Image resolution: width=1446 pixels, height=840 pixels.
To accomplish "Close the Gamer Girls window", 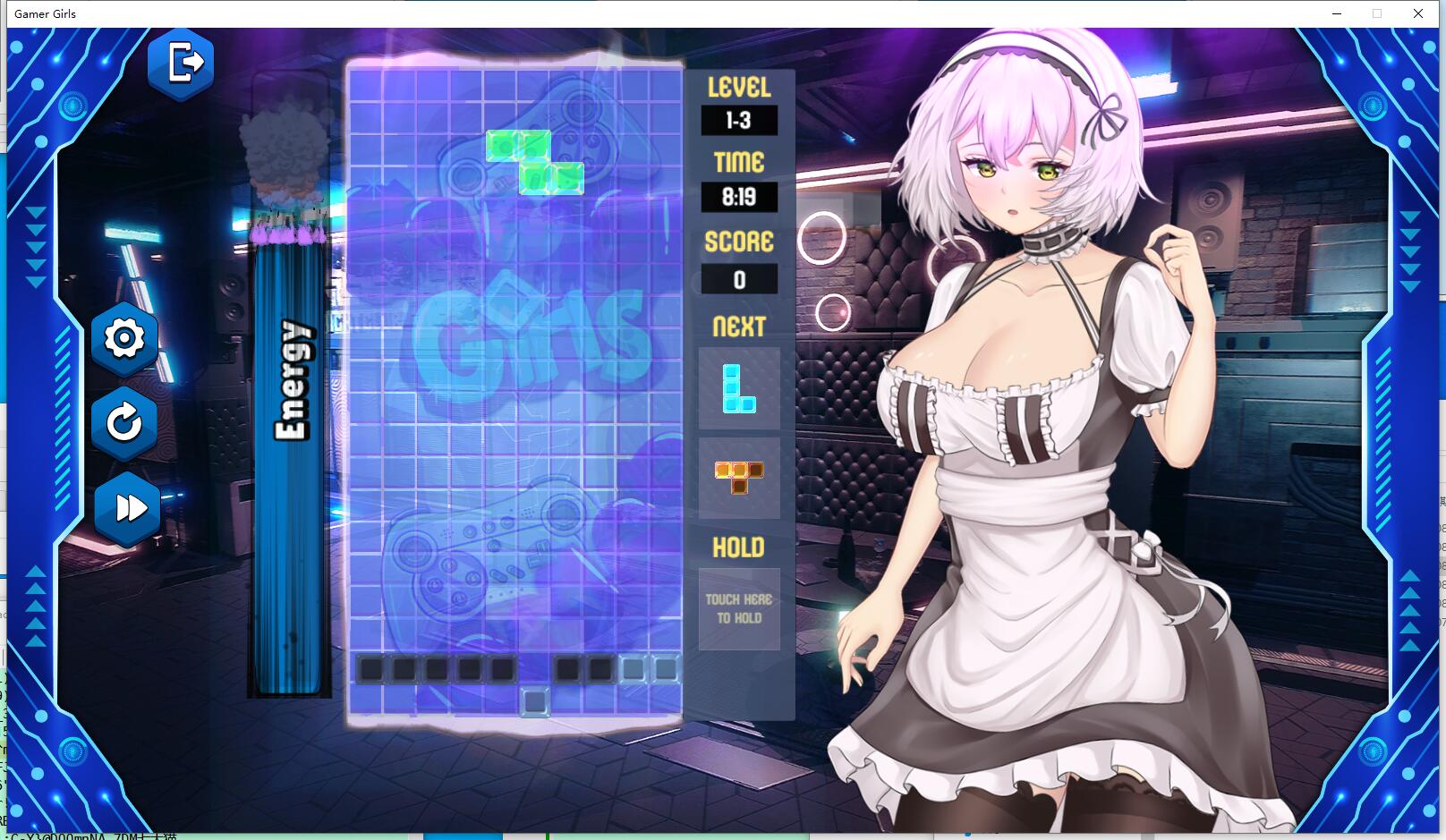I will point(1418,13).
